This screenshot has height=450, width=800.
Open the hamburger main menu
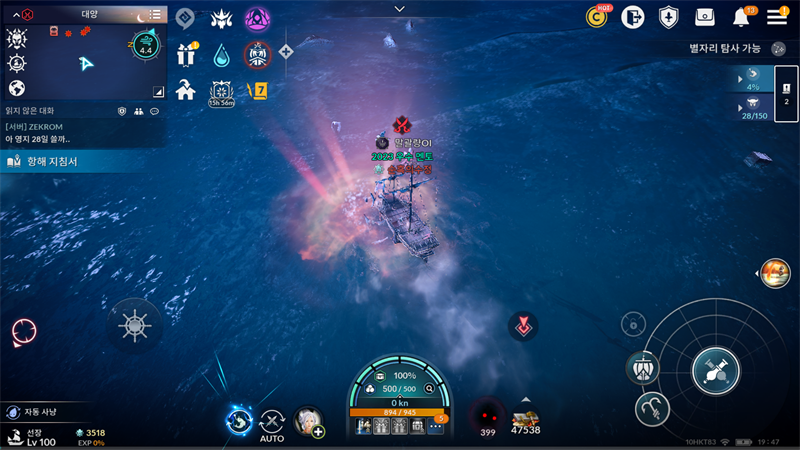[777, 16]
